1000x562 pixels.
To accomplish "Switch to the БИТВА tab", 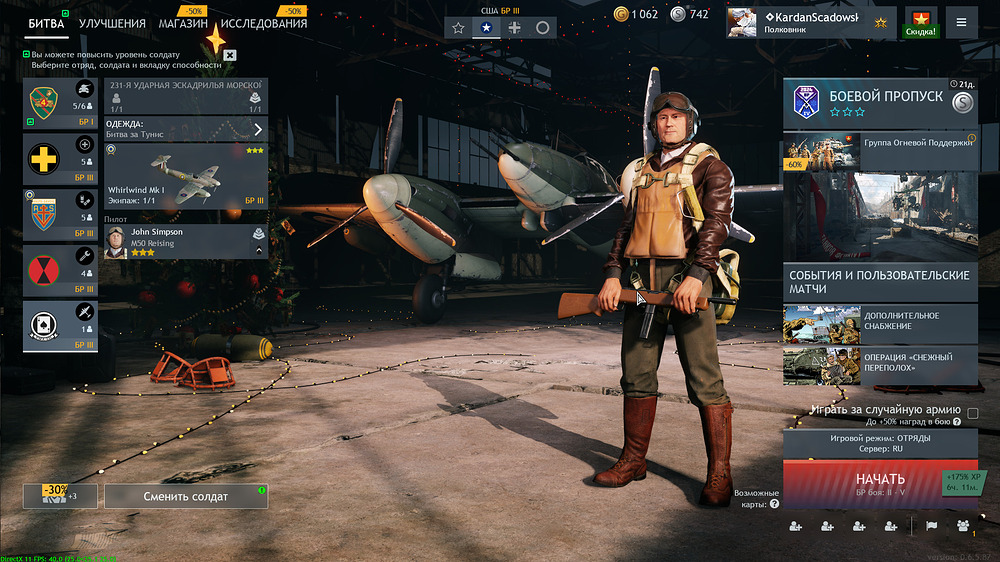I will coord(46,23).
